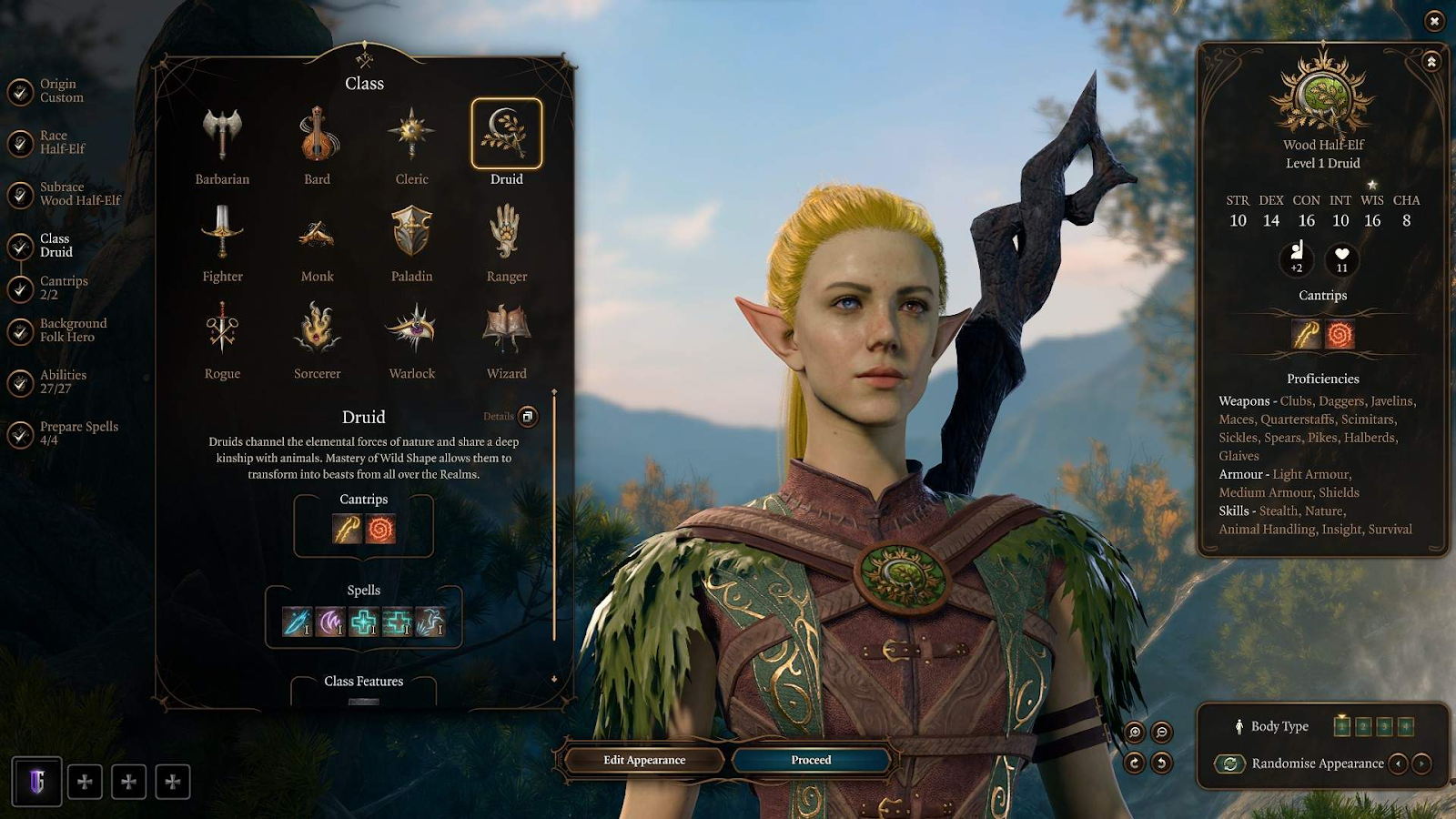Pick the Sorcerer class icon
The image size is (1456, 819).
pyautogui.click(x=317, y=329)
